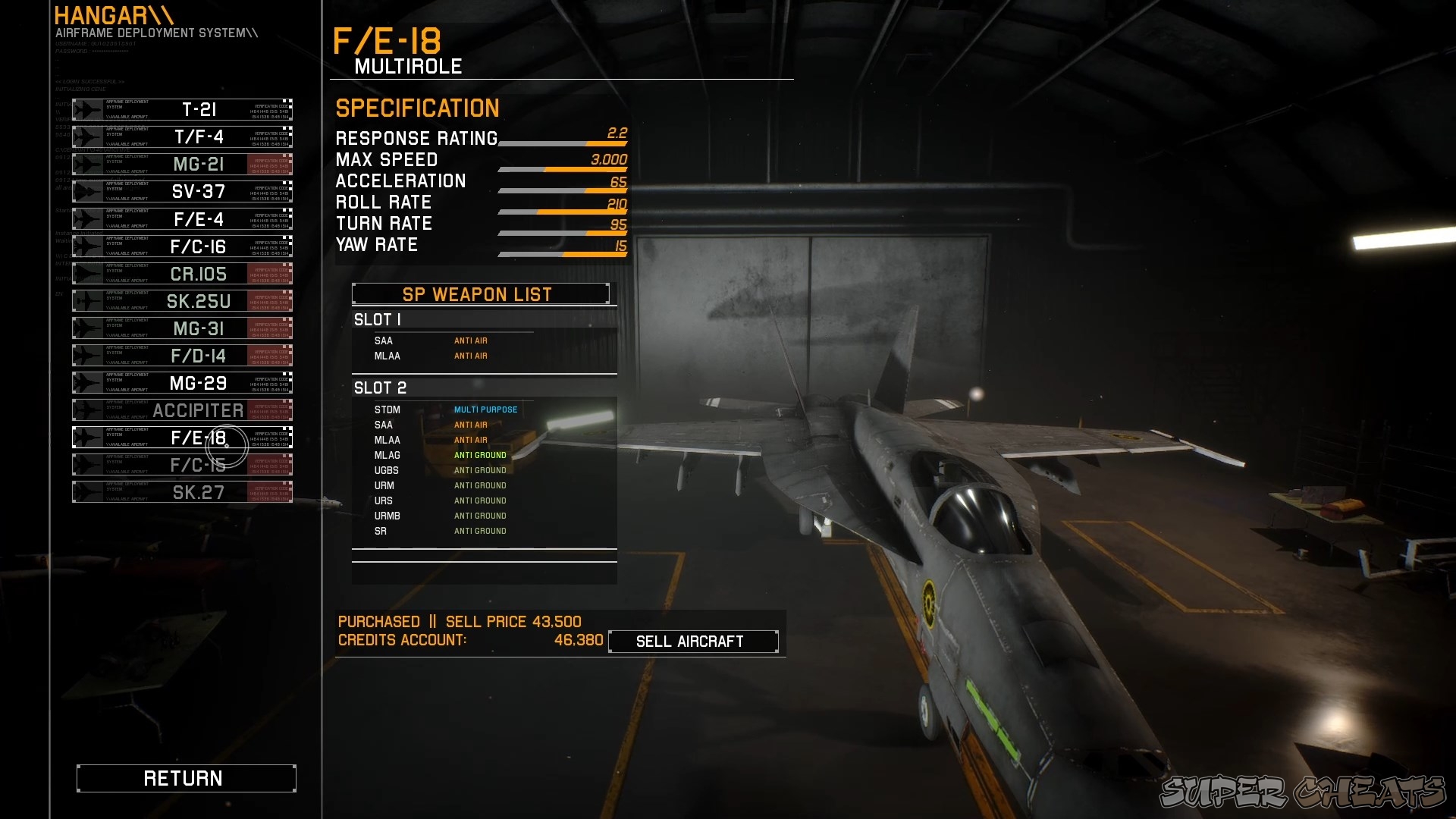The height and width of the screenshot is (819, 1456).
Task: Select the T-21 aircraft jet icon
Action: [x=86, y=108]
